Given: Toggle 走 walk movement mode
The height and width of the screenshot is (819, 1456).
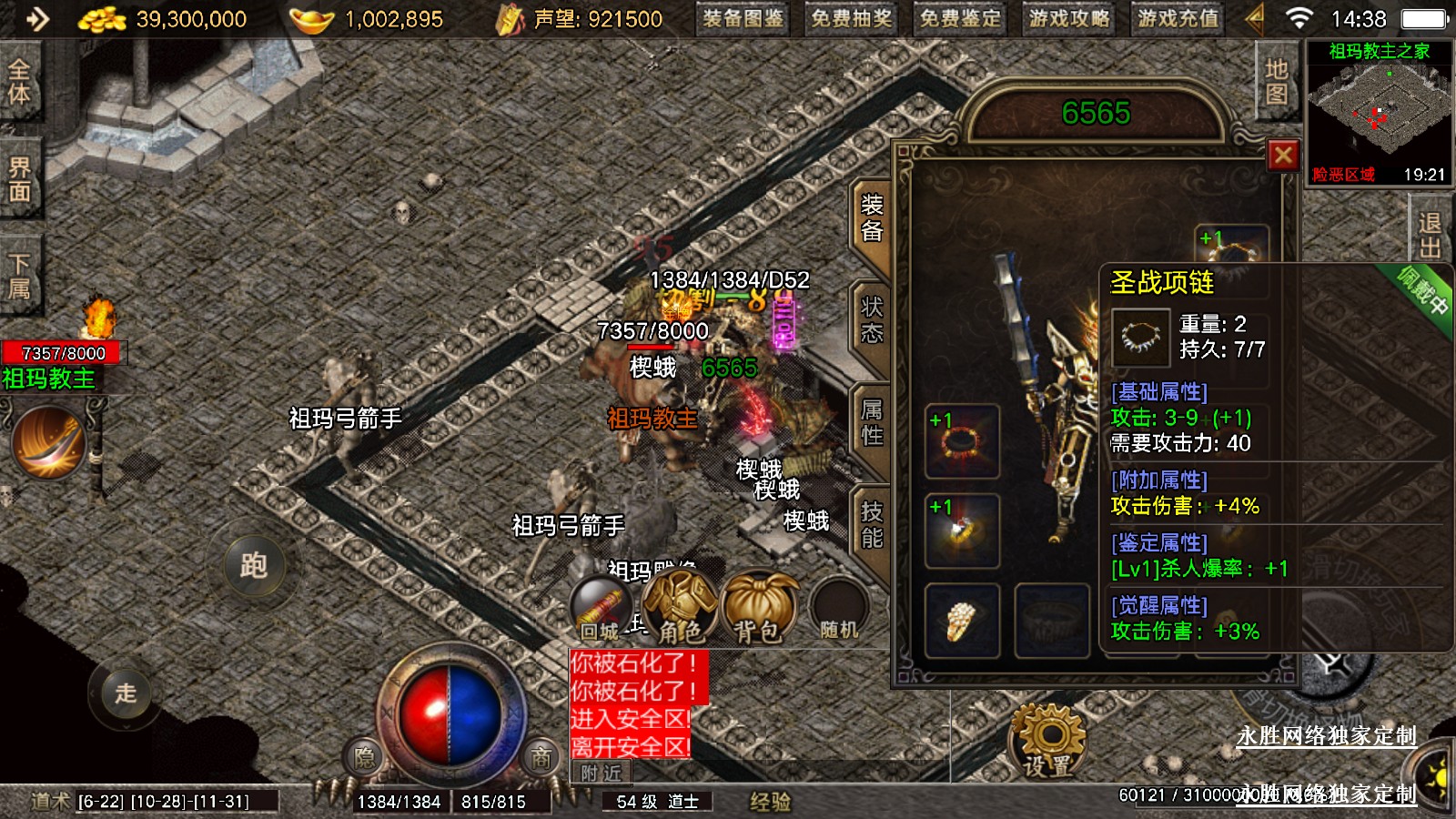Looking at the screenshot, I should click(126, 693).
